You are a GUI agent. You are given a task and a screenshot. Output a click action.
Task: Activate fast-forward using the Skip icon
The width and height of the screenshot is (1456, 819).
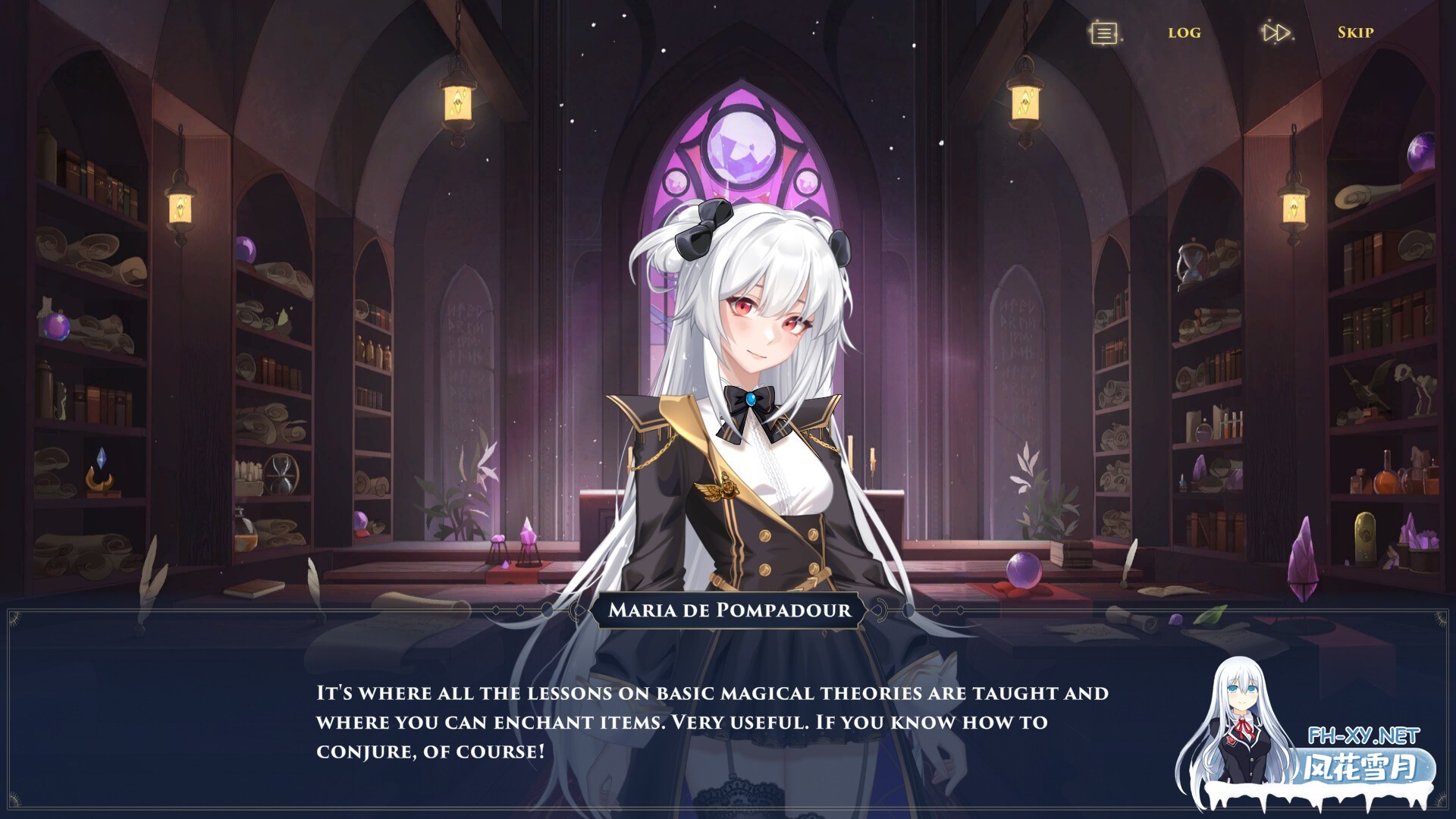point(1356,33)
